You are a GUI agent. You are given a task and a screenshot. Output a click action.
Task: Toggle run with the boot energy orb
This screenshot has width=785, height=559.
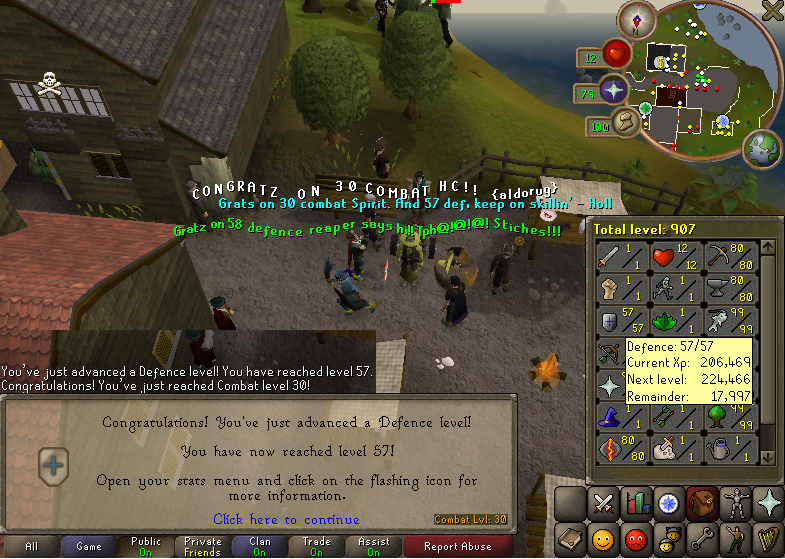627,123
